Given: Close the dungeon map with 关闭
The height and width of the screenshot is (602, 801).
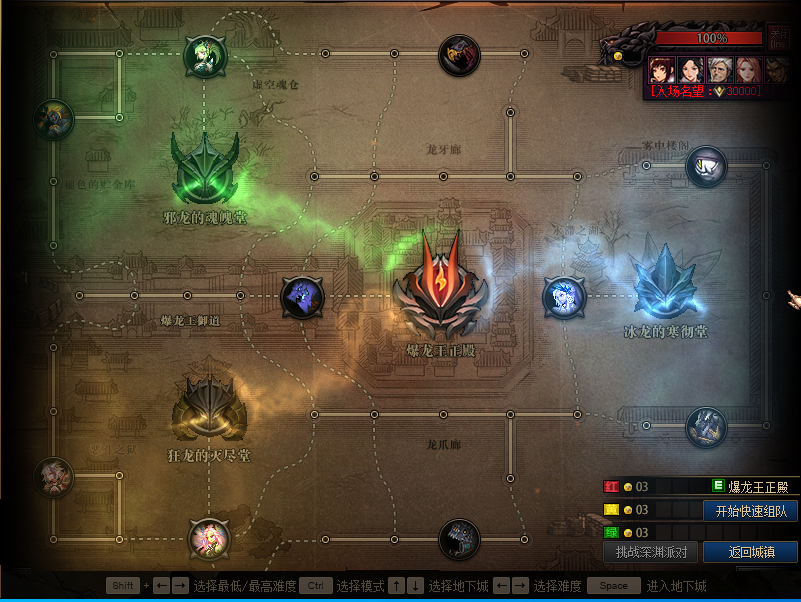Looking at the screenshot, I should (779, 38).
